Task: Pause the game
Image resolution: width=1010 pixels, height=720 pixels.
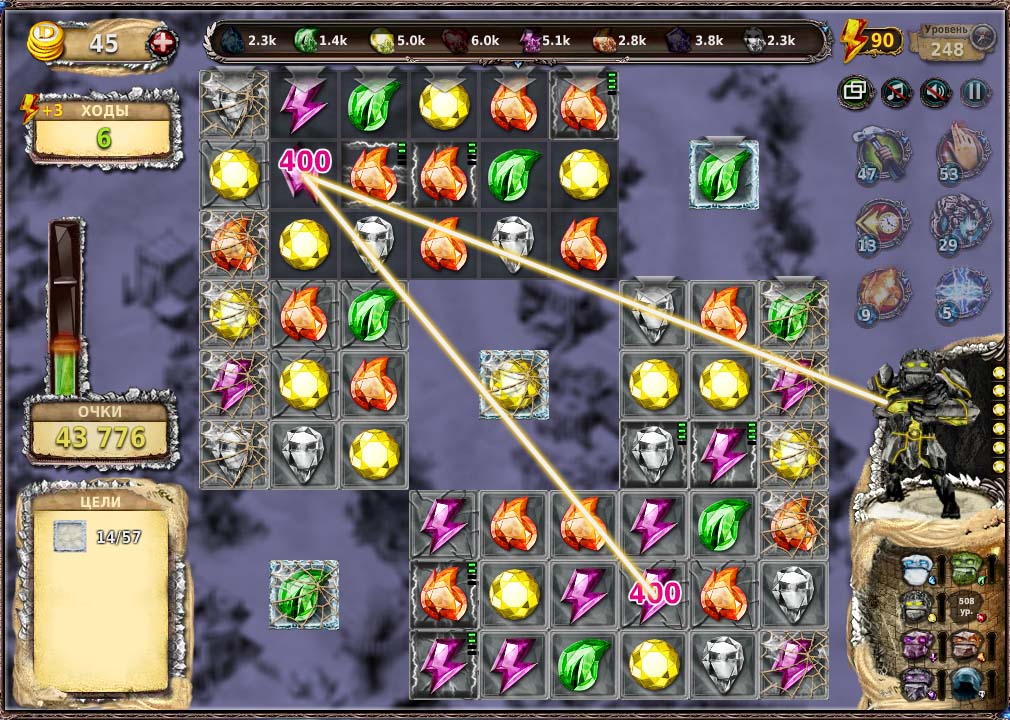Action: coord(974,92)
